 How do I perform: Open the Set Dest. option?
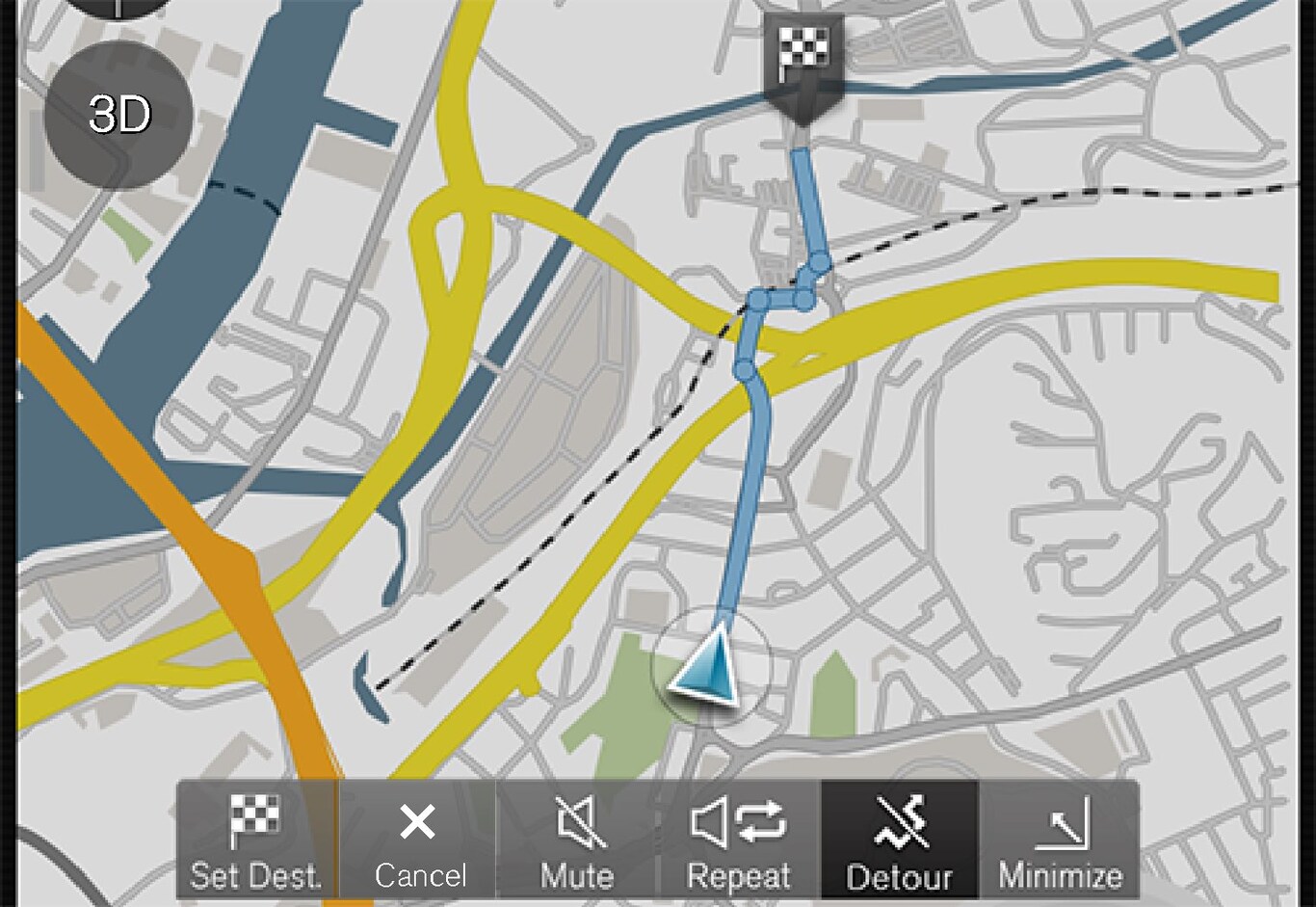[256, 840]
